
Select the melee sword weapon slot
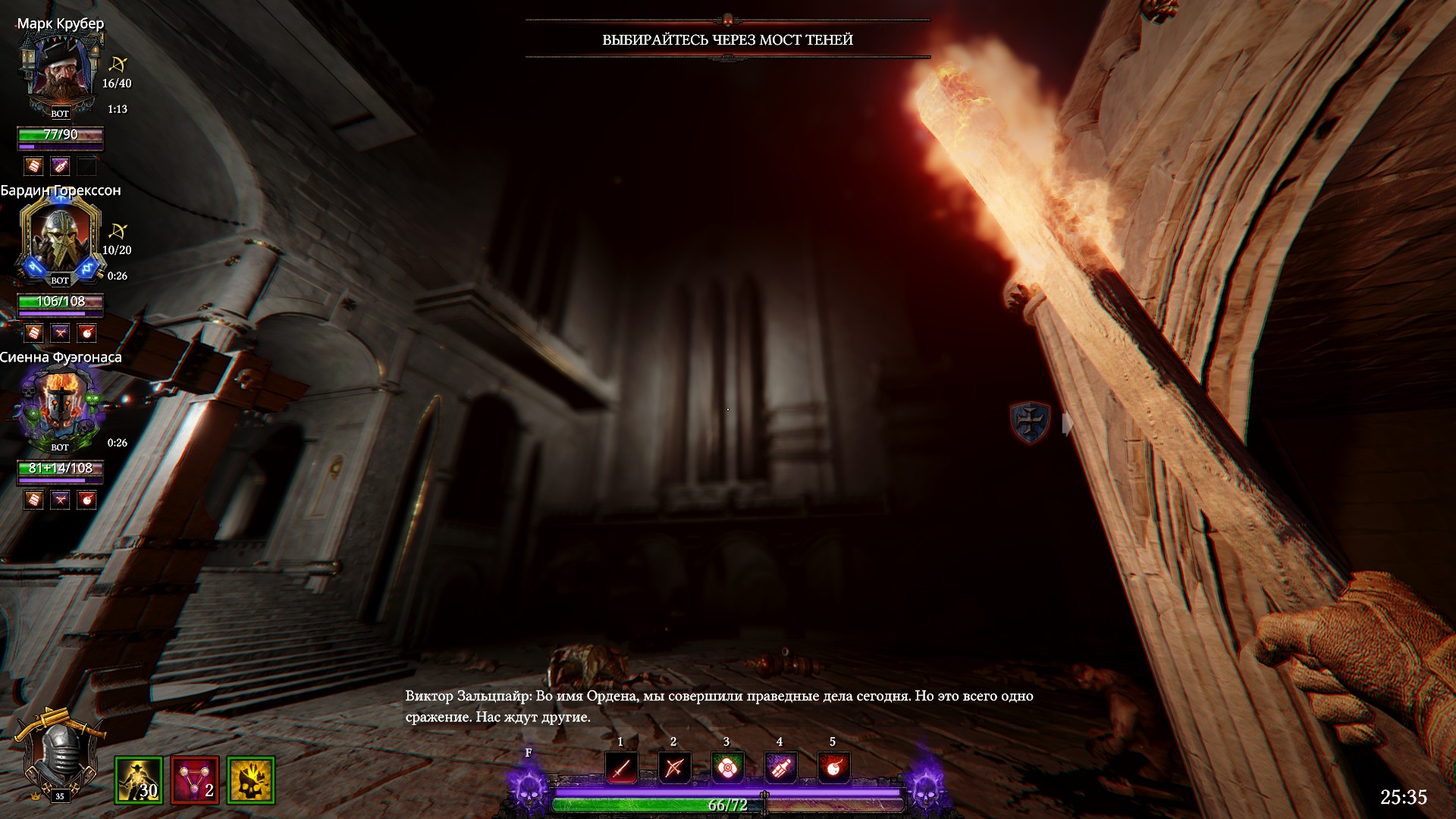pos(621,768)
